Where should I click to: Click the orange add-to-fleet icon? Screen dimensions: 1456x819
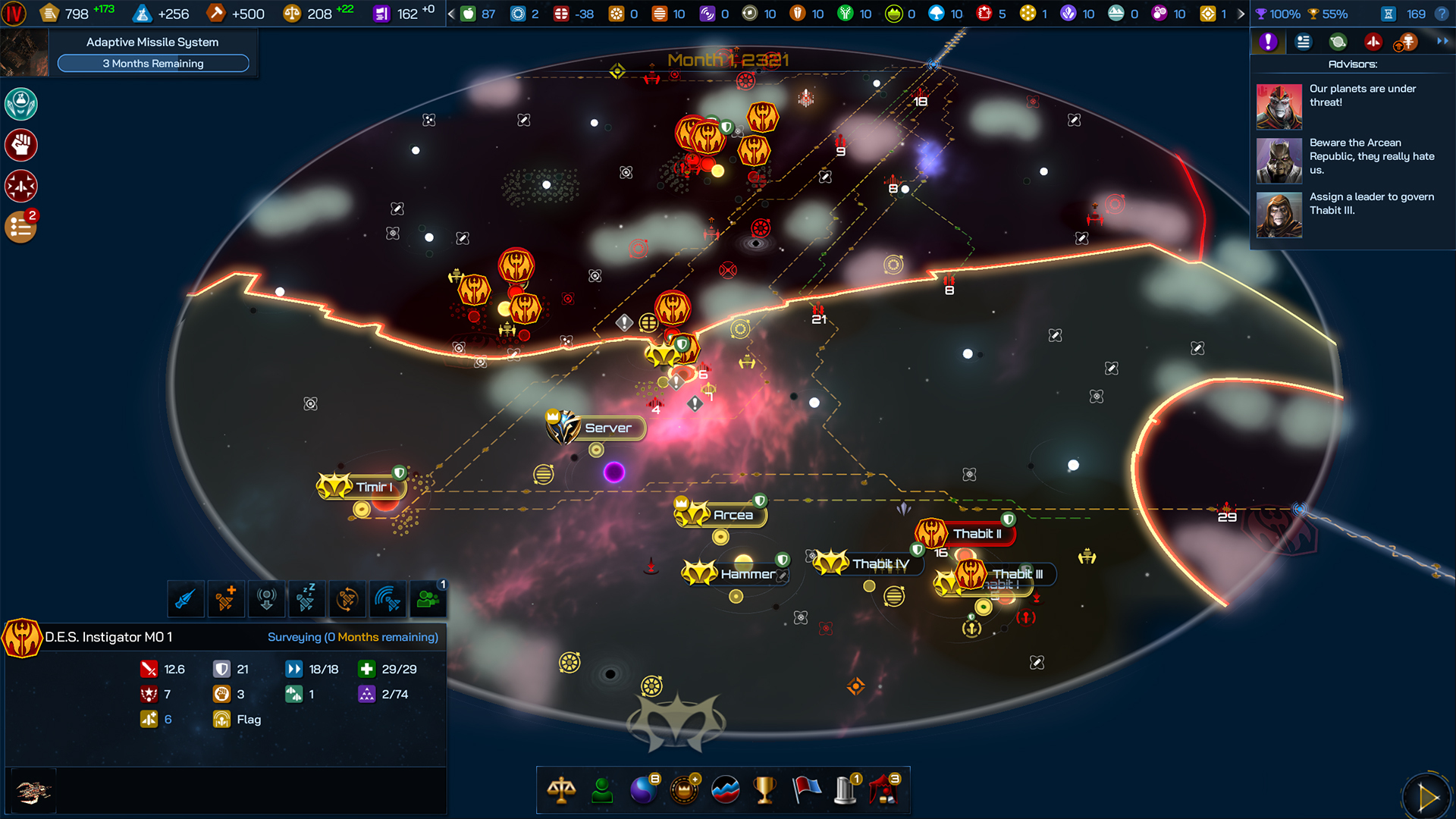pyautogui.click(x=226, y=599)
